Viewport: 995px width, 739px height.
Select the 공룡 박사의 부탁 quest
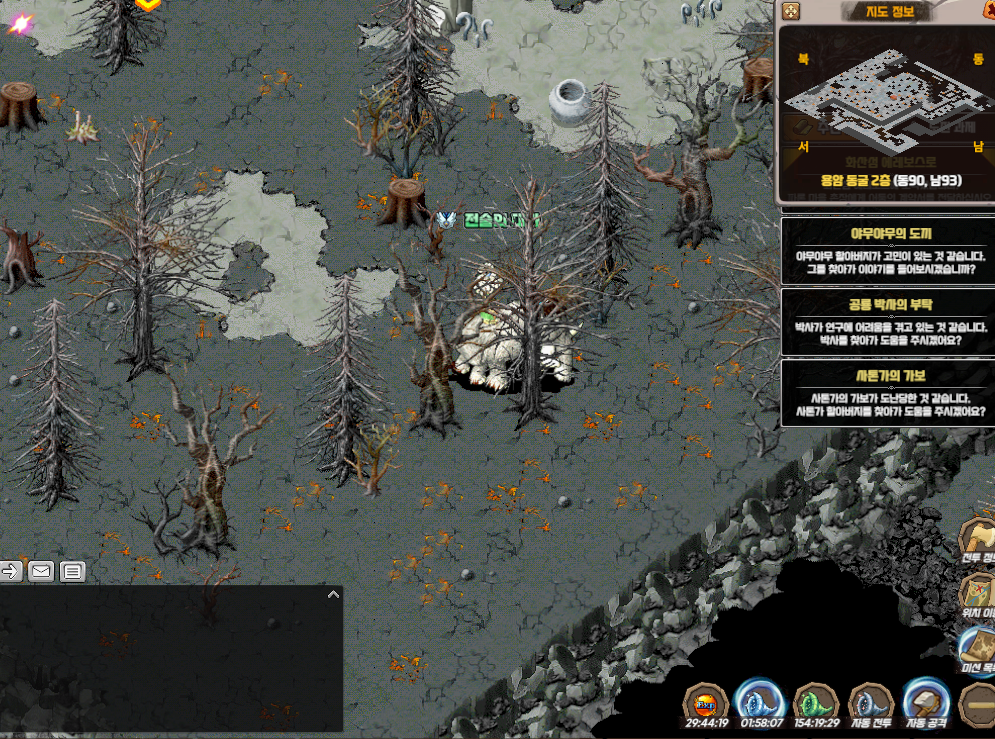tap(886, 322)
